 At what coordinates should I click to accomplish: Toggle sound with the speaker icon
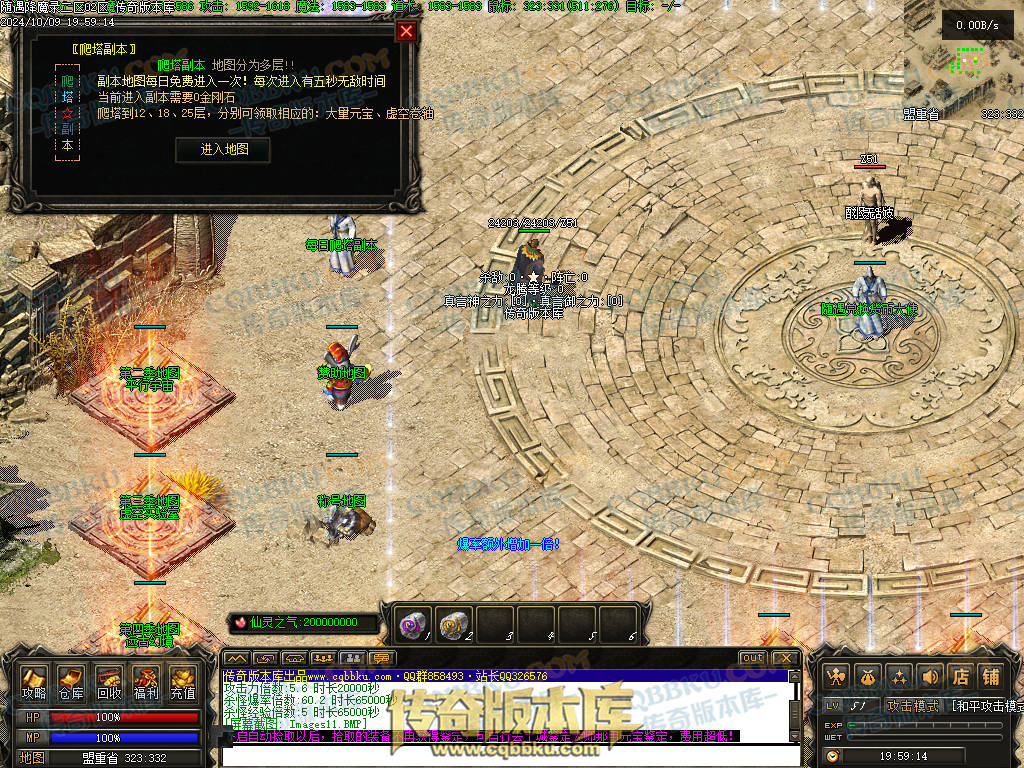point(930,676)
